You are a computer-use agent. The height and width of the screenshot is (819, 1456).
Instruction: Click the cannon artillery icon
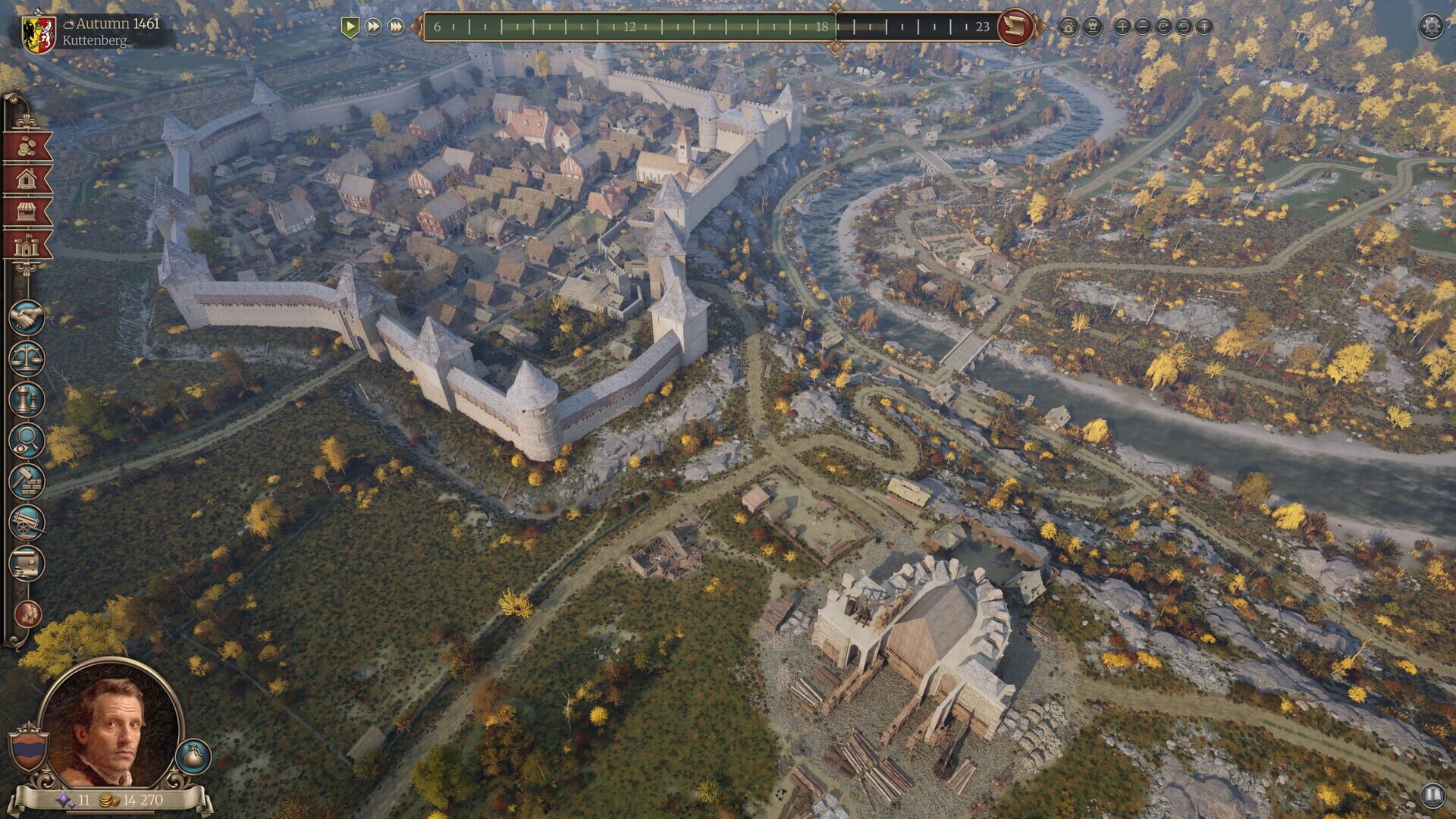27,521
